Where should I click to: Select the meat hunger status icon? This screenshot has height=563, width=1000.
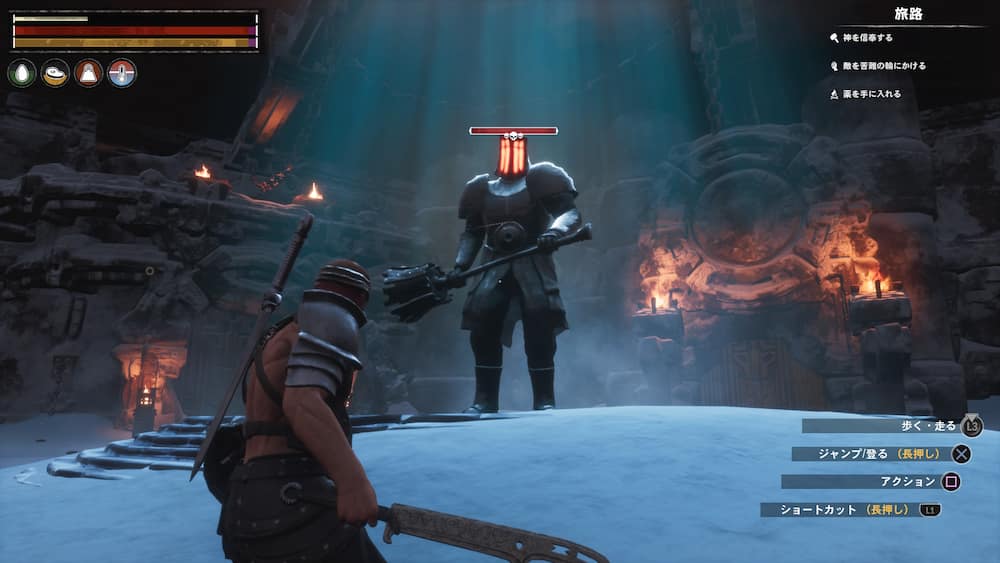coord(55,73)
